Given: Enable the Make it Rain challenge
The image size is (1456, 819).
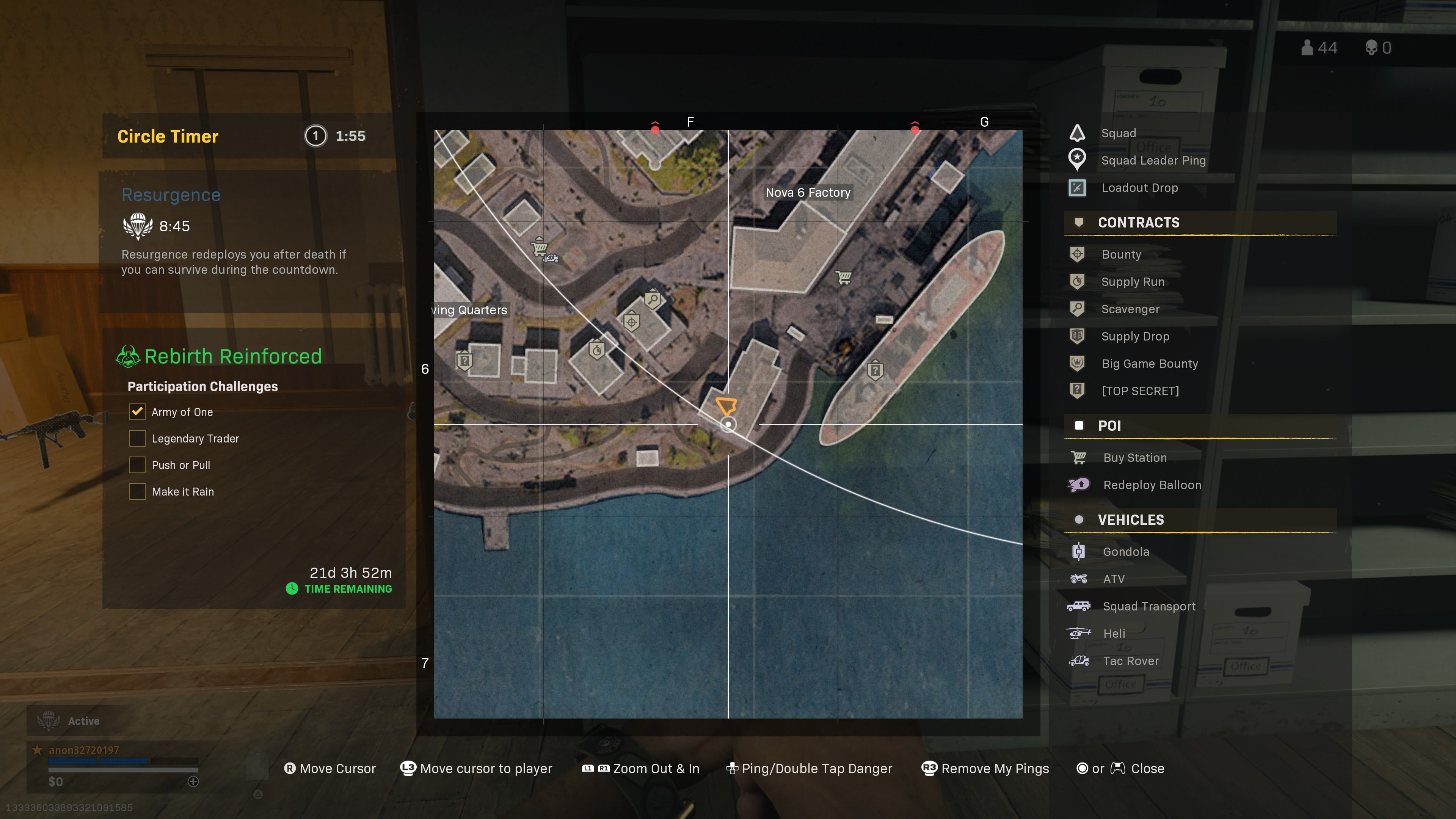Looking at the screenshot, I should [x=137, y=491].
